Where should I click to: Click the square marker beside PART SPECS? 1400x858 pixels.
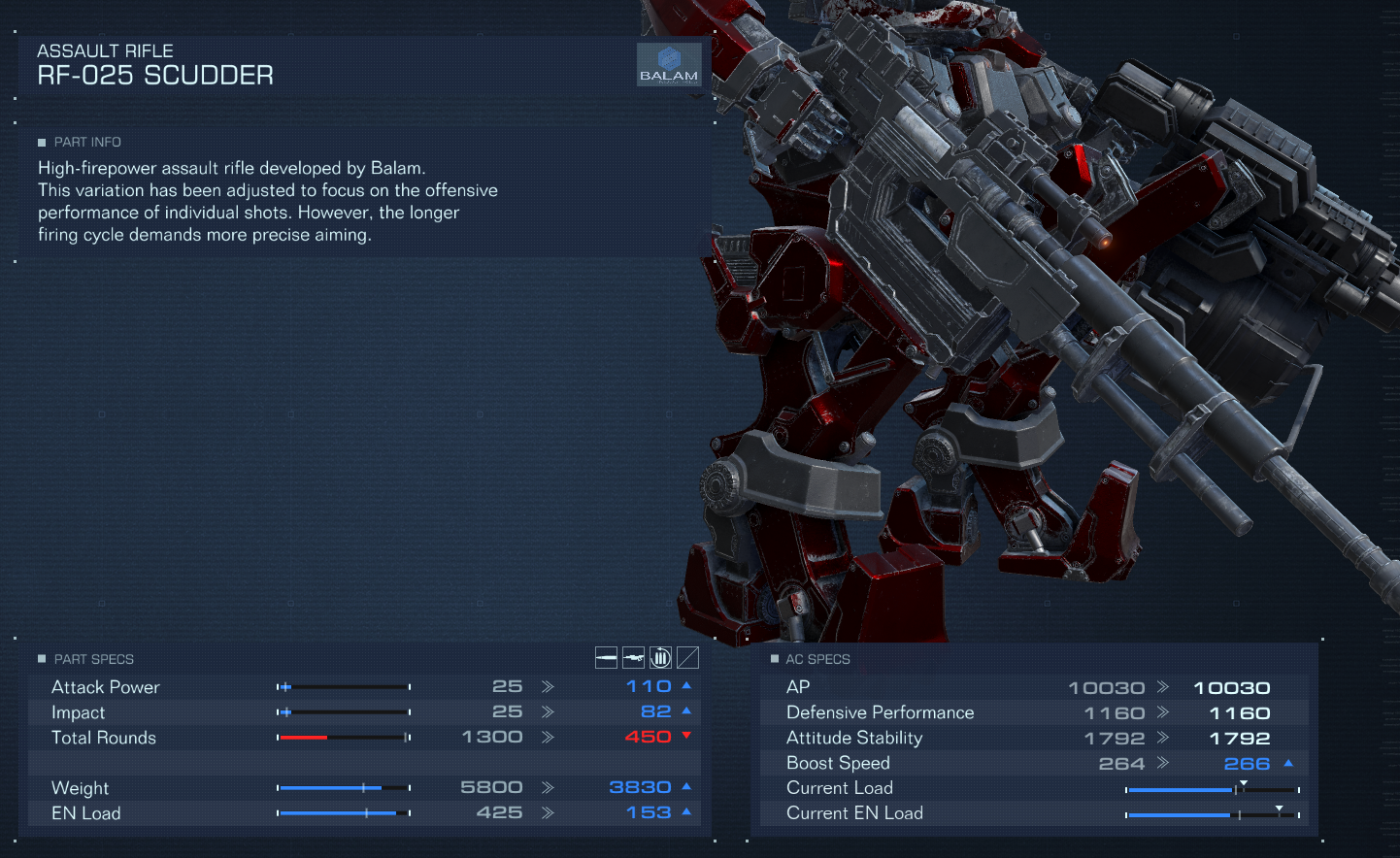pyautogui.click(x=40, y=658)
